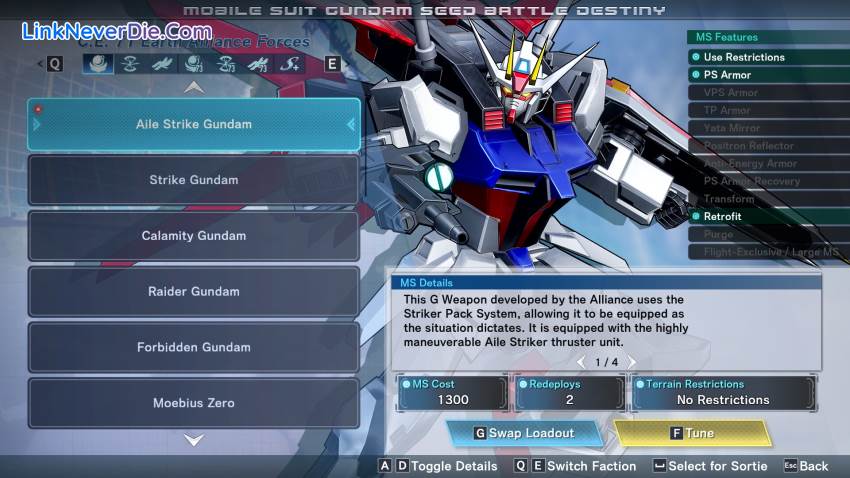Pick Calamity Gundam in the unit list
The width and height of the screenshot is (850, 478).
click(x=193, y=236)
